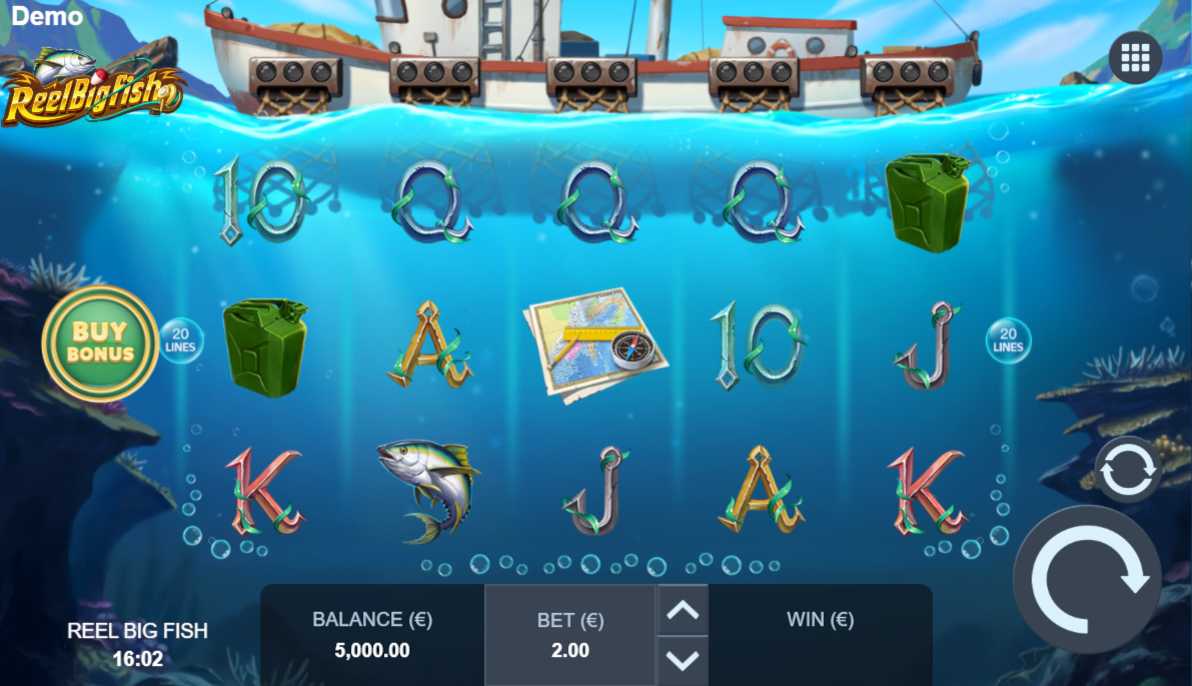Image resolution: width=1192 pixels, height=686 pixels.
Task: Spin the reels with the large arrow button
Action: tap(1087, 579)
